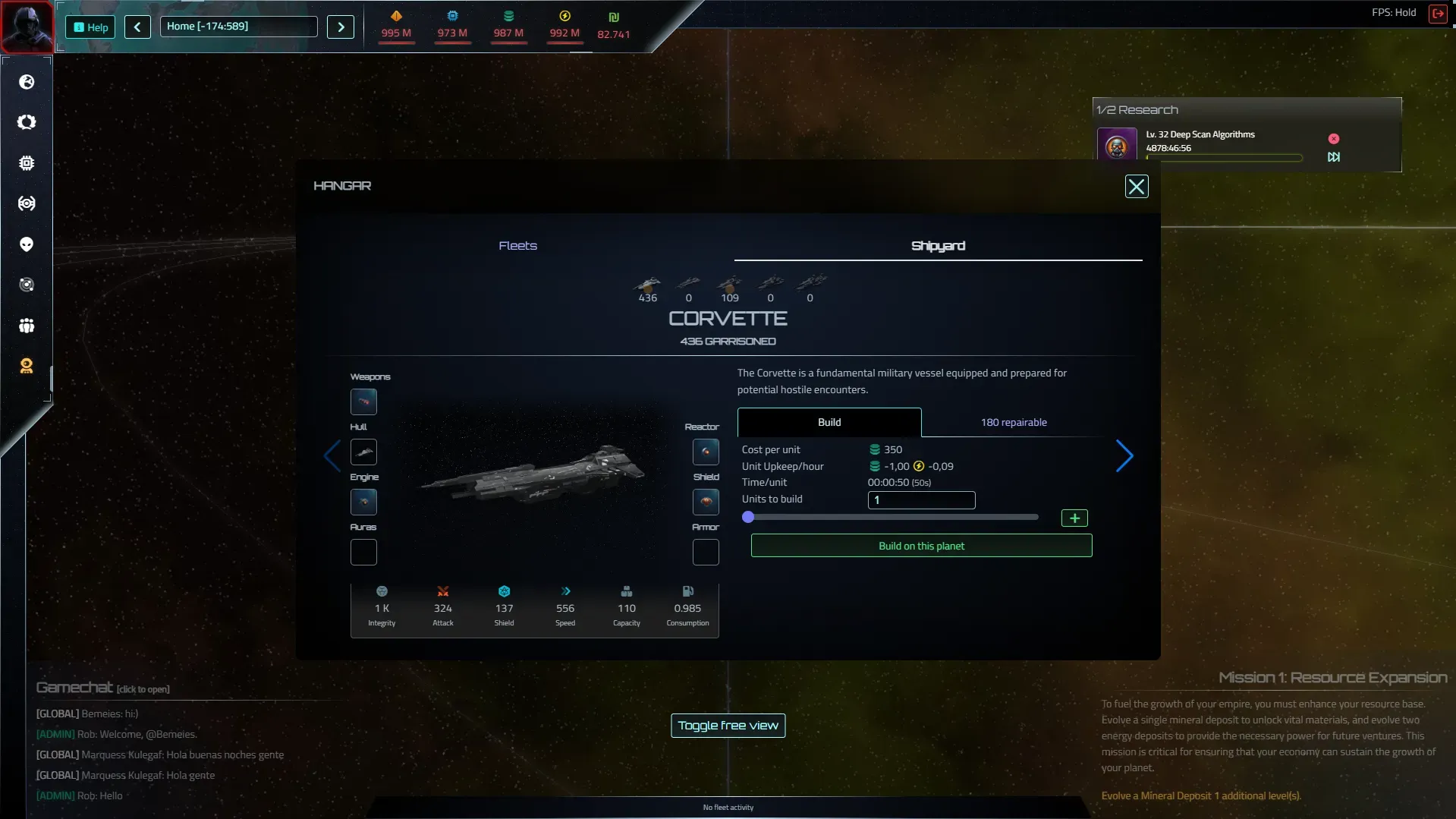The width and height of the screenshot is (1456, 819).
Task: Select the Build tab in the shipyard
Action: pyautogui.click(x=829, y=422)
